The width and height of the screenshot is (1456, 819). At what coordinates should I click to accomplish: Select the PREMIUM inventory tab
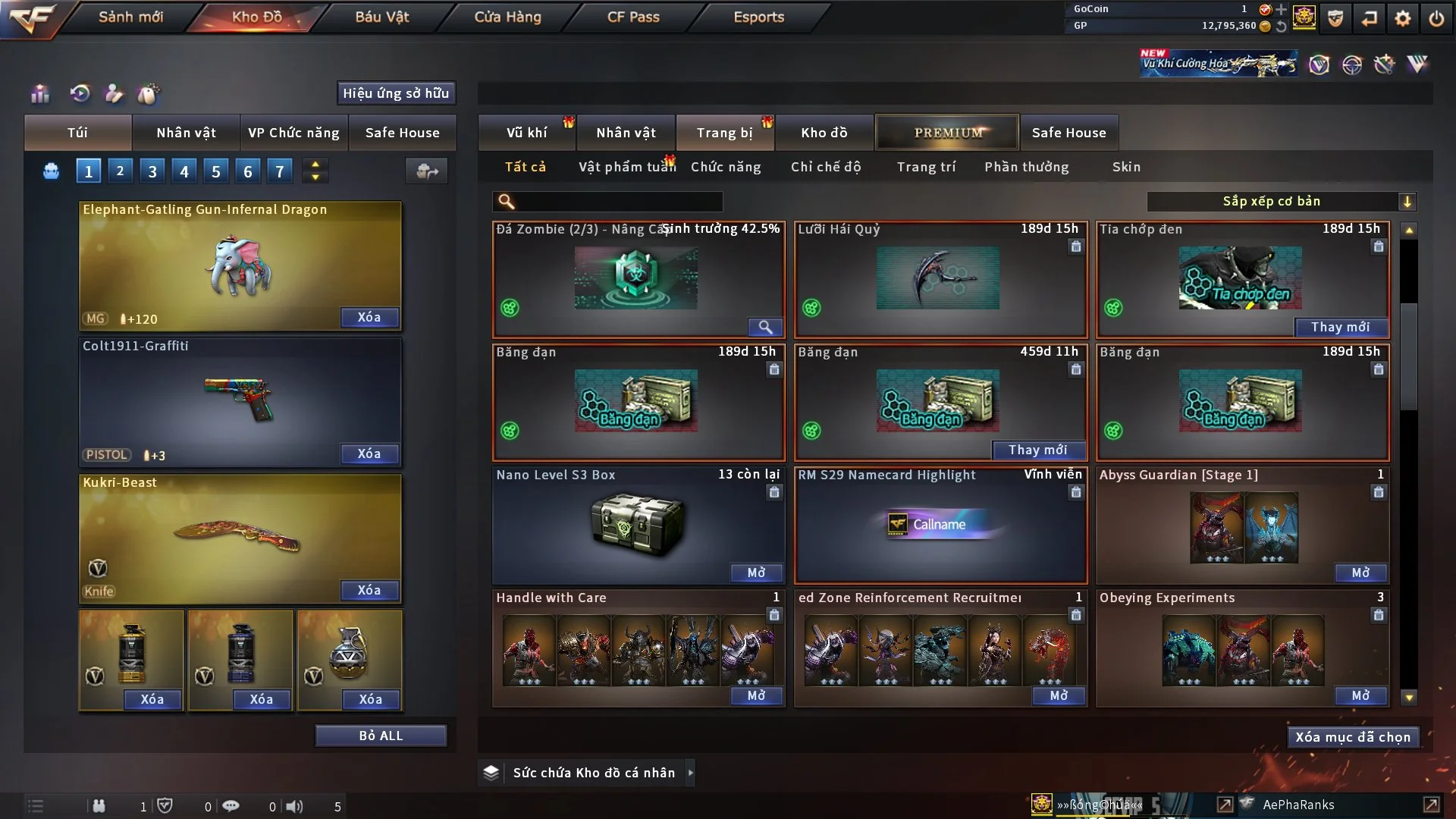947,133
